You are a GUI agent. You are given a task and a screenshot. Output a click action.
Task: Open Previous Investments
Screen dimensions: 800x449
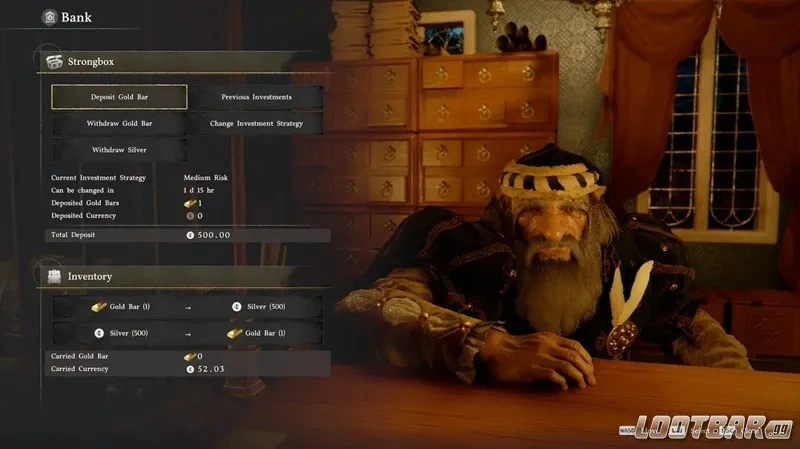coord(257,97)
